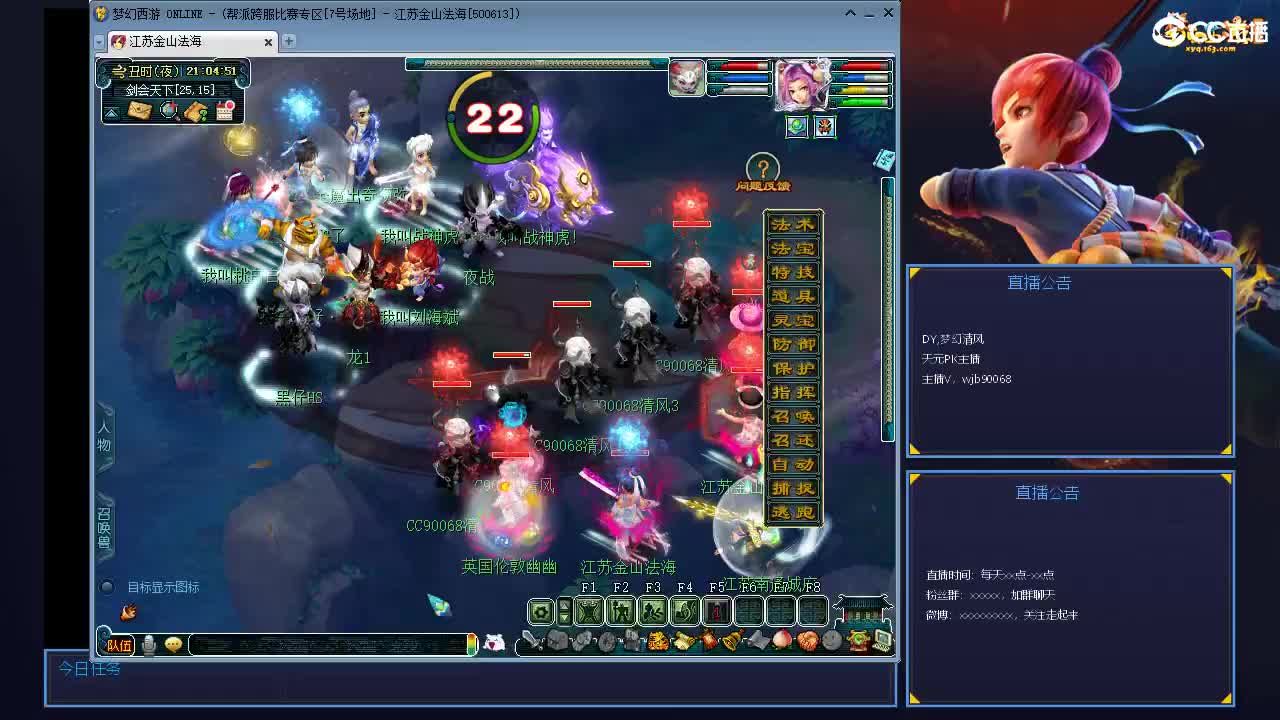This screenshot has width=1280, height=720.
Task: Click the gear icon left of the F1 hotkey slot
Action: (540, 611)
